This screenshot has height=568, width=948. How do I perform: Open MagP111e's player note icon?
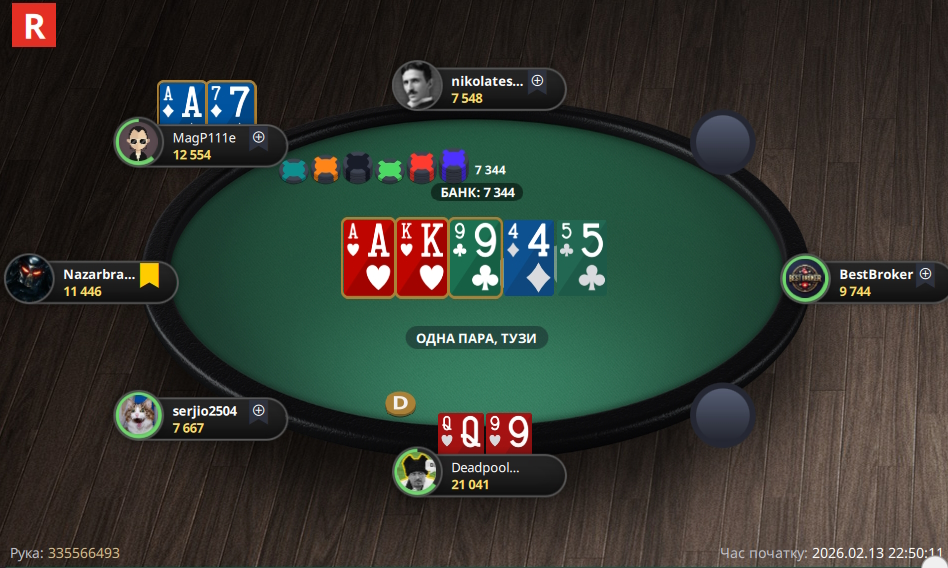pos(258,138)
